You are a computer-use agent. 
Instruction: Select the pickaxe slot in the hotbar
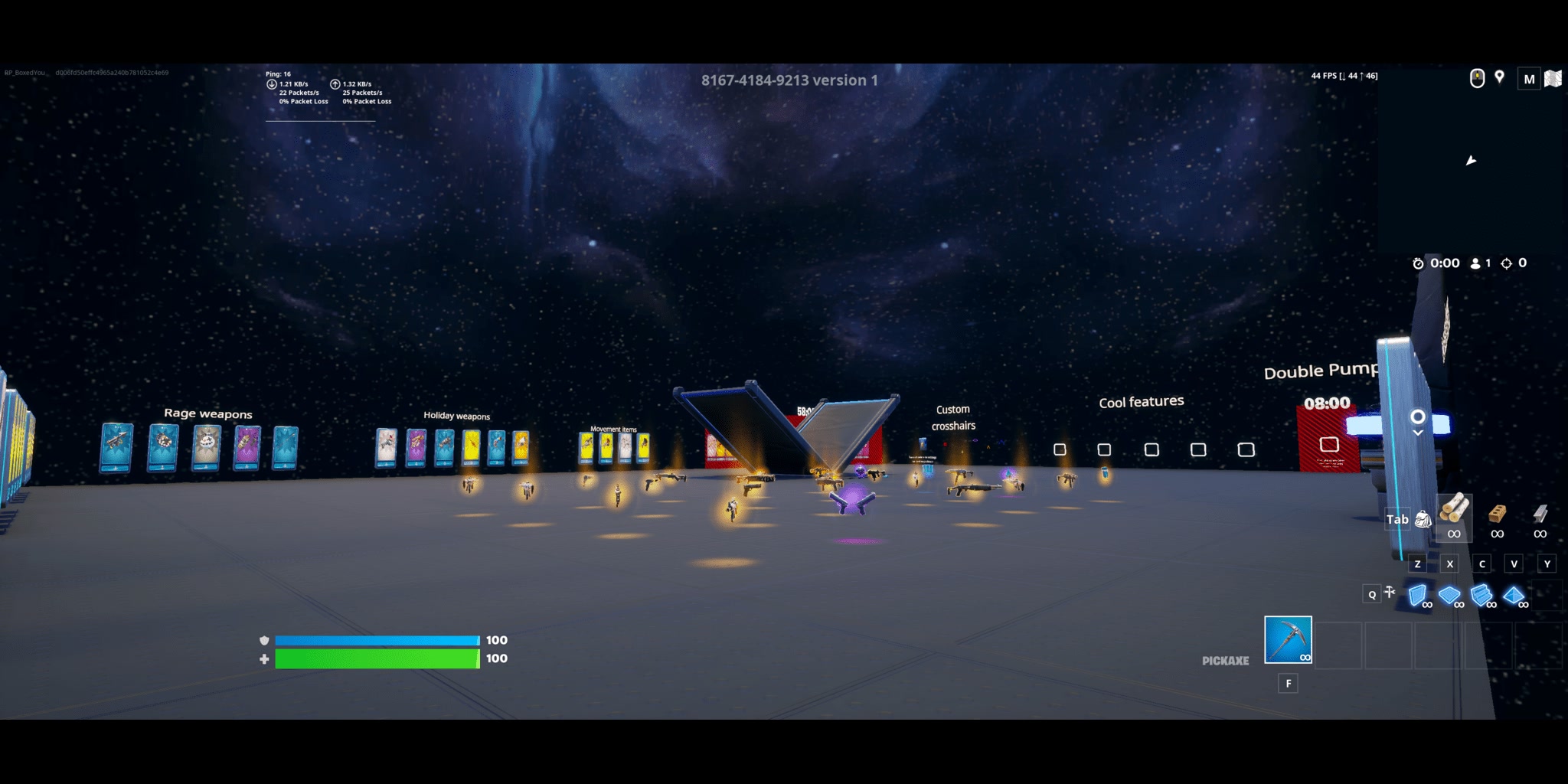coord(1290,641)
